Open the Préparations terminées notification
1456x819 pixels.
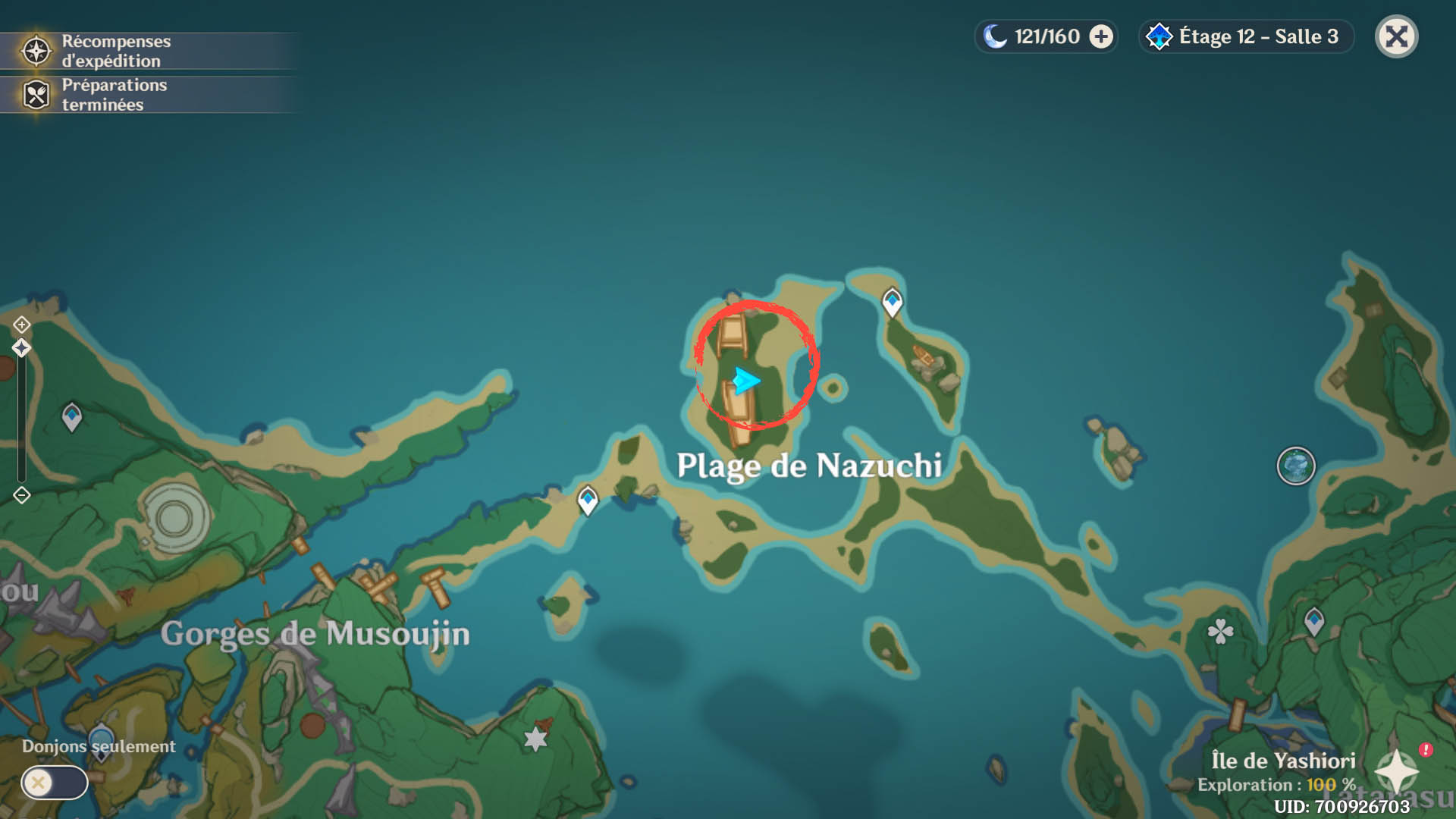pos(114,95)
